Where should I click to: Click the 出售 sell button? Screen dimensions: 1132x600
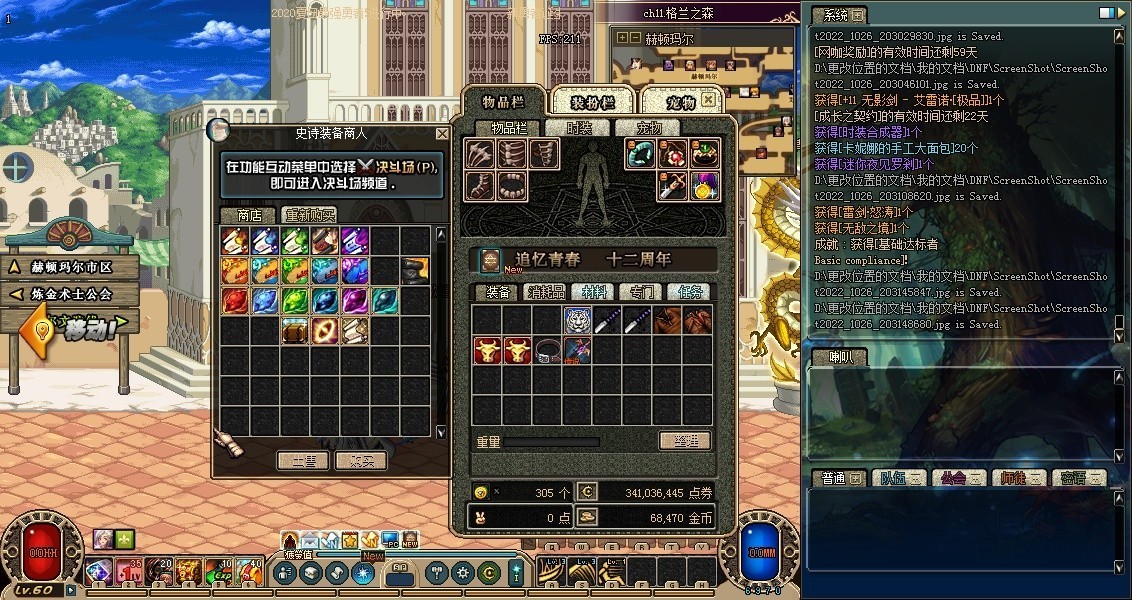coord(303,461)
